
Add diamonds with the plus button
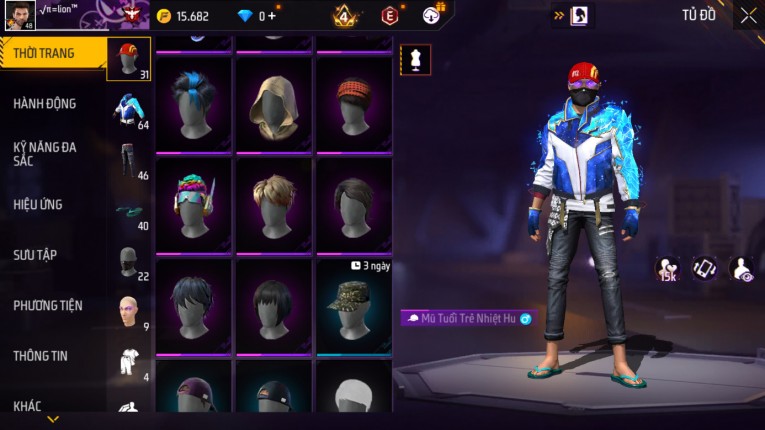(x=273, y=16)
